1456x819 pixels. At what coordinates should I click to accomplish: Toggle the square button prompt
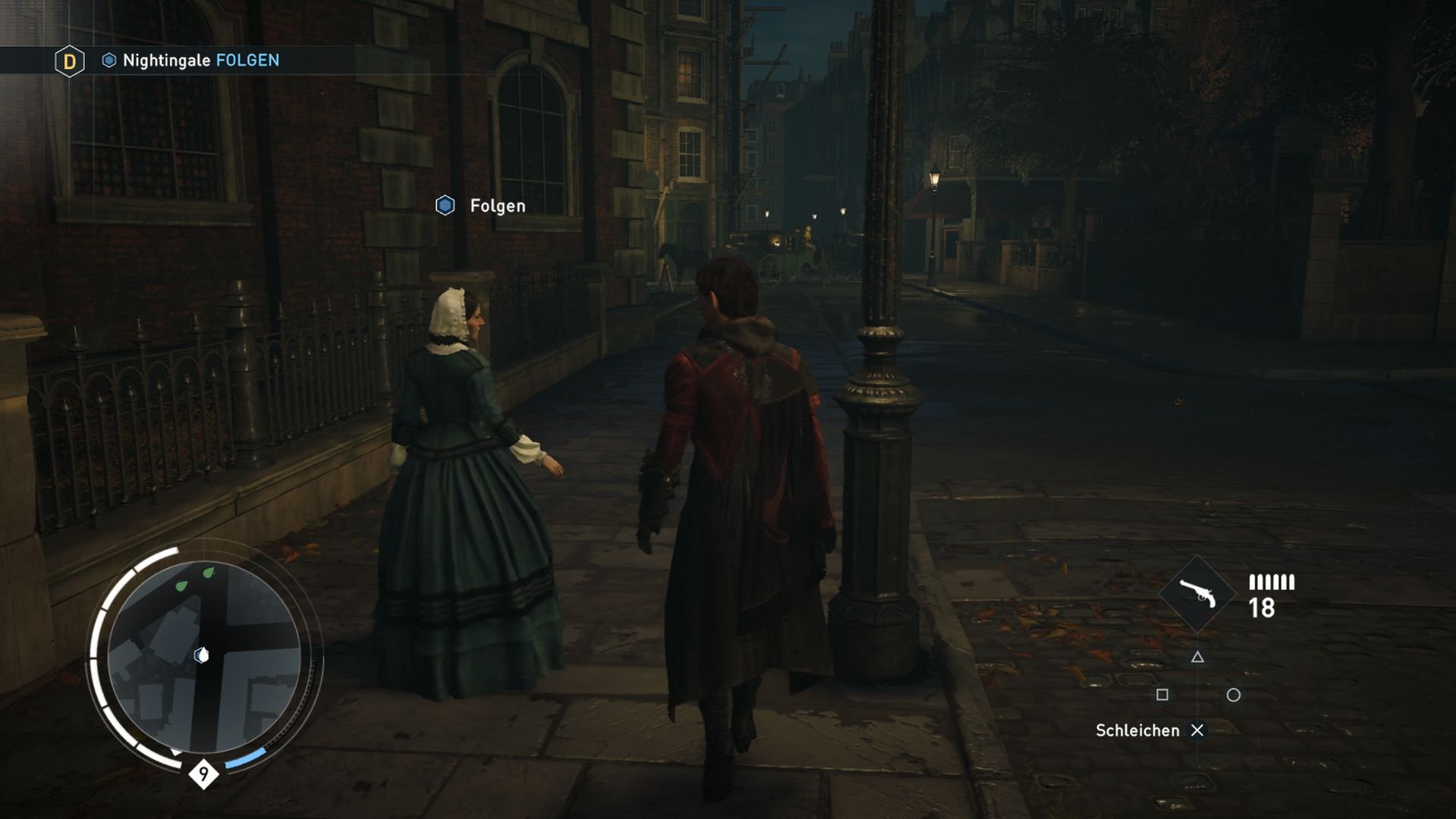click(1163, 695)
